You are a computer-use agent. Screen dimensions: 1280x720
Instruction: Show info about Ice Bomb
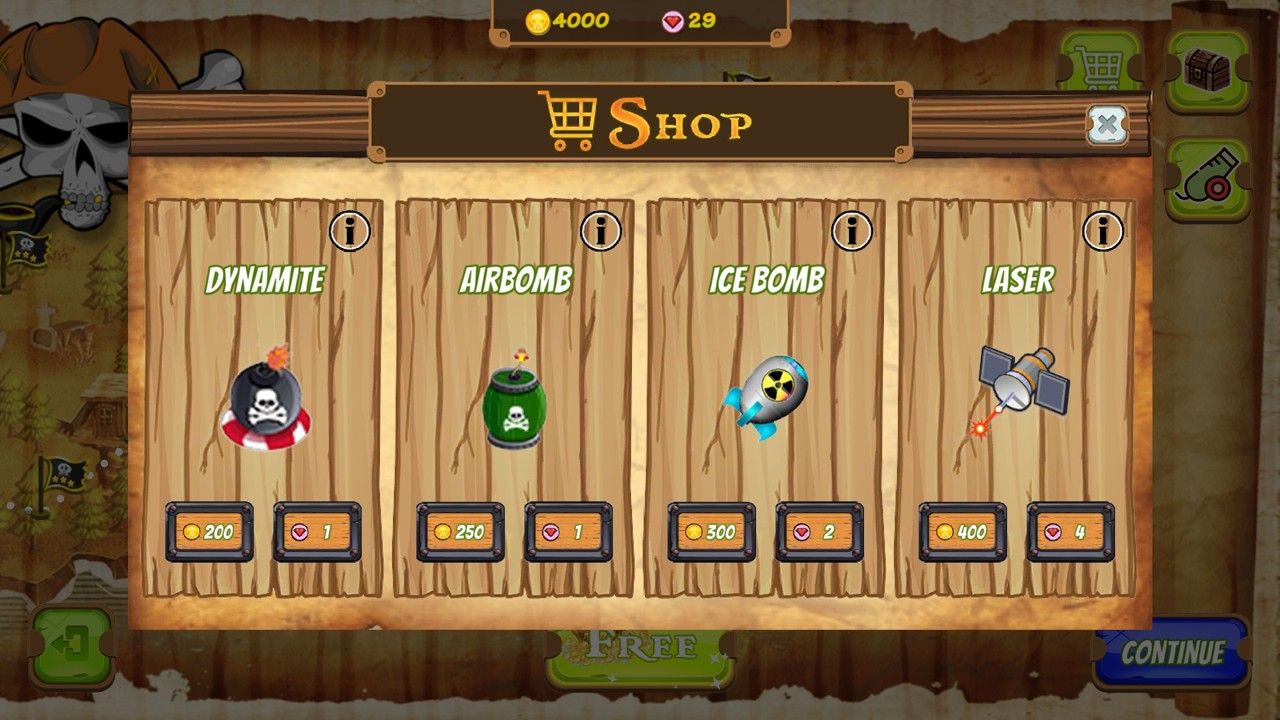click(x=851, y=232)
